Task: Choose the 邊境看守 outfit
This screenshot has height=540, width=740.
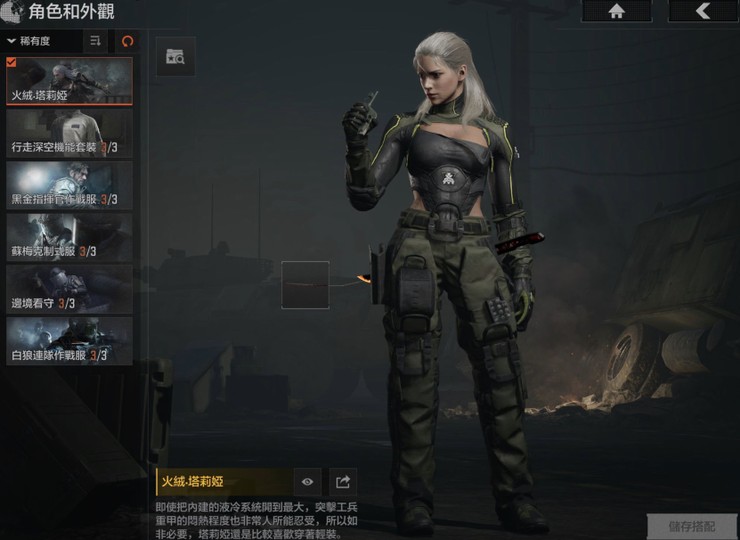Action: click(x=69, y=289)
